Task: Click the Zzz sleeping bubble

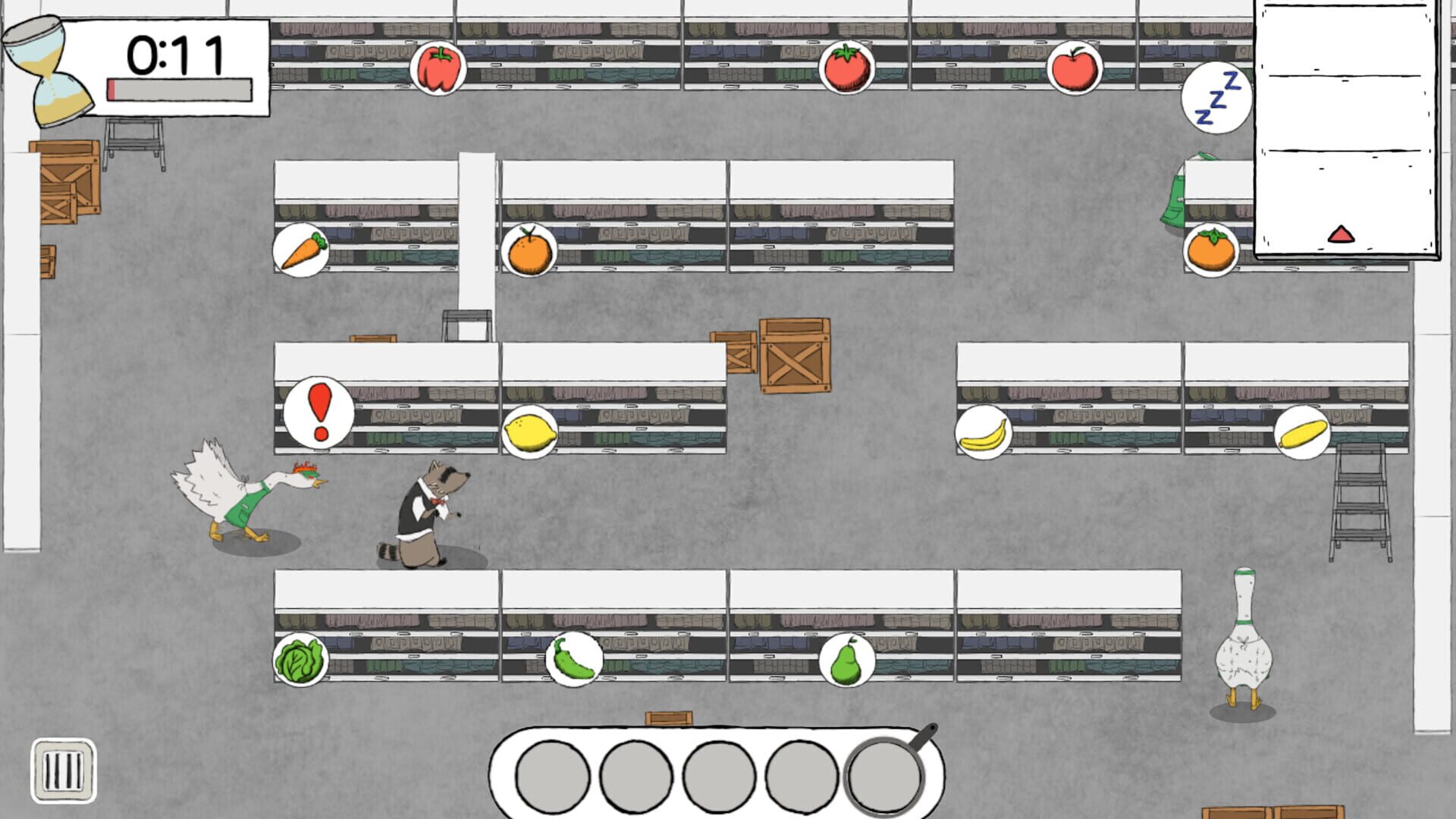Action: 1216,99
